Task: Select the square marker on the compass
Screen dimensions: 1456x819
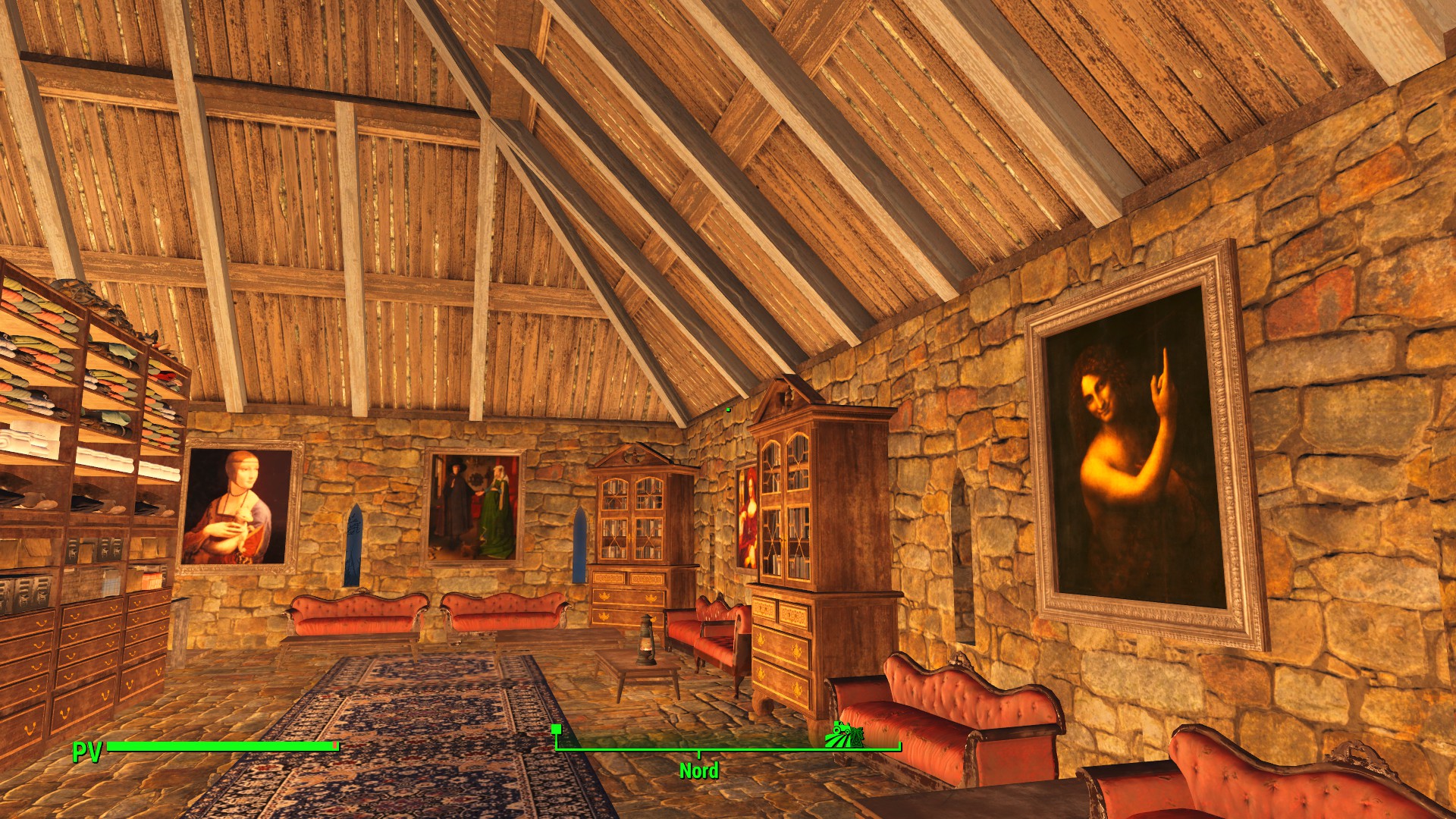Action: coord(556,730)
